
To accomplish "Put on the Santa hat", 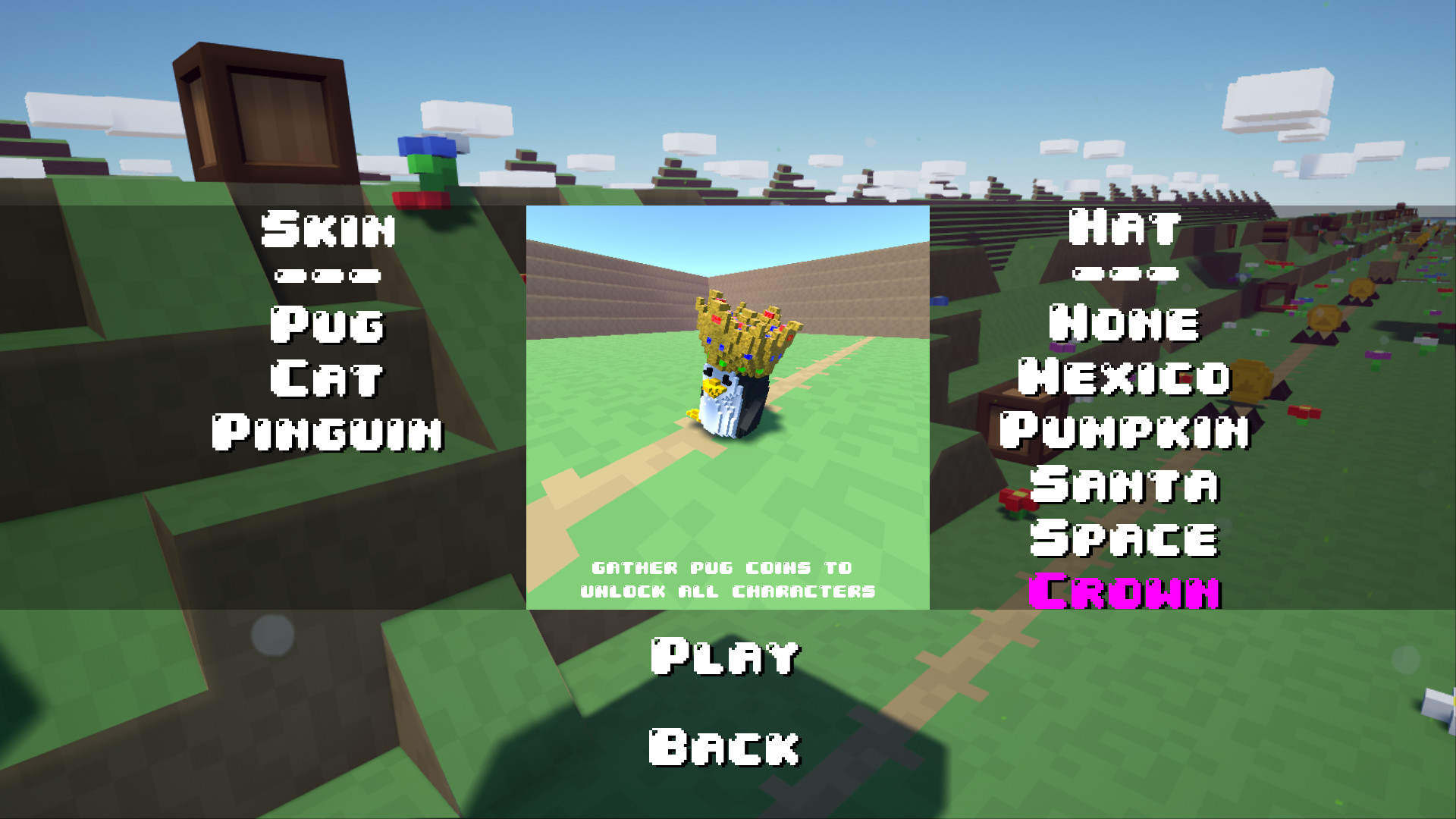I will tap(1128, 485).
